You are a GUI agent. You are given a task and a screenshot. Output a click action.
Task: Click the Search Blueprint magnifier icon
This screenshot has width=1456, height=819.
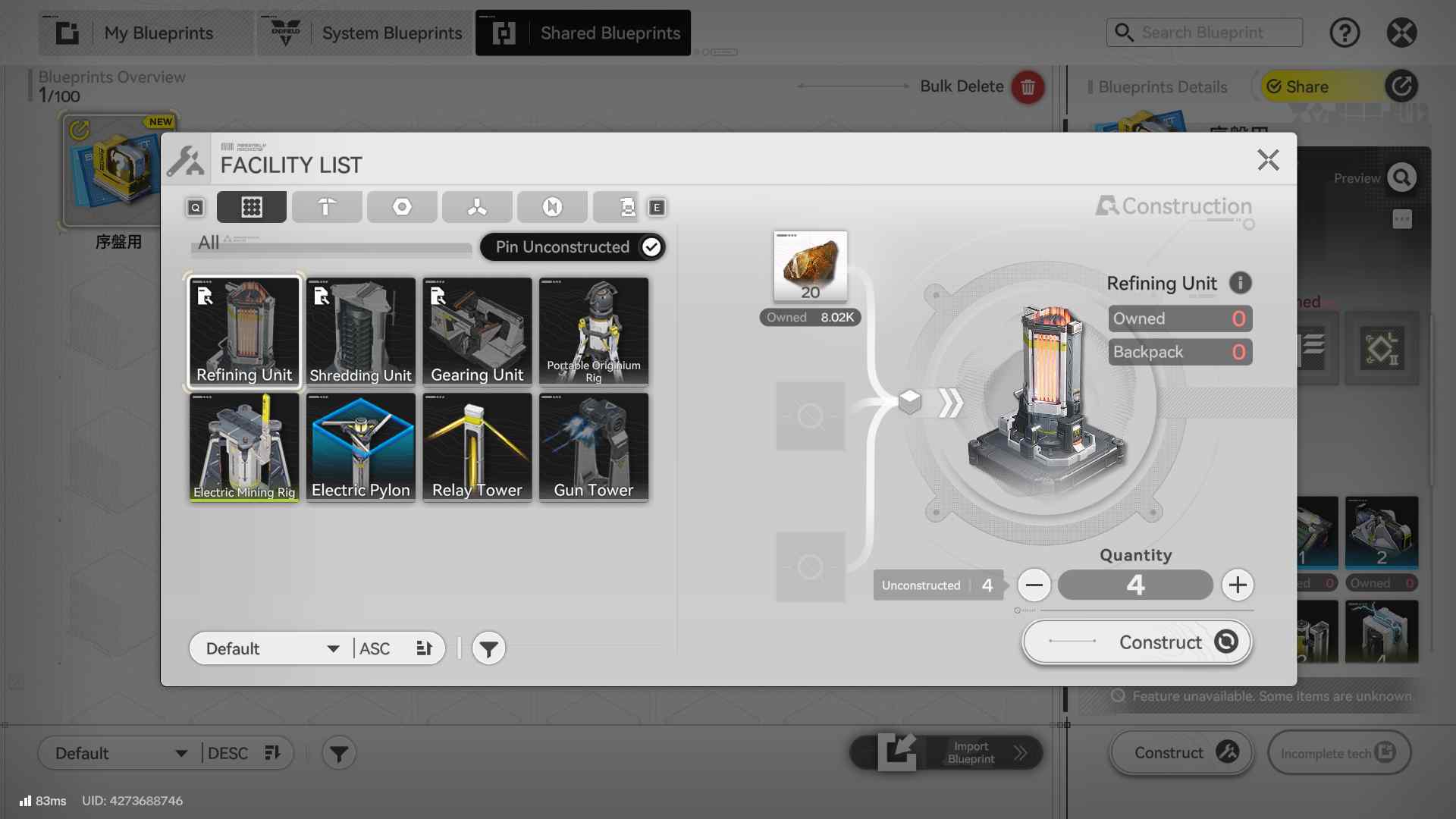pos(1125,33)
